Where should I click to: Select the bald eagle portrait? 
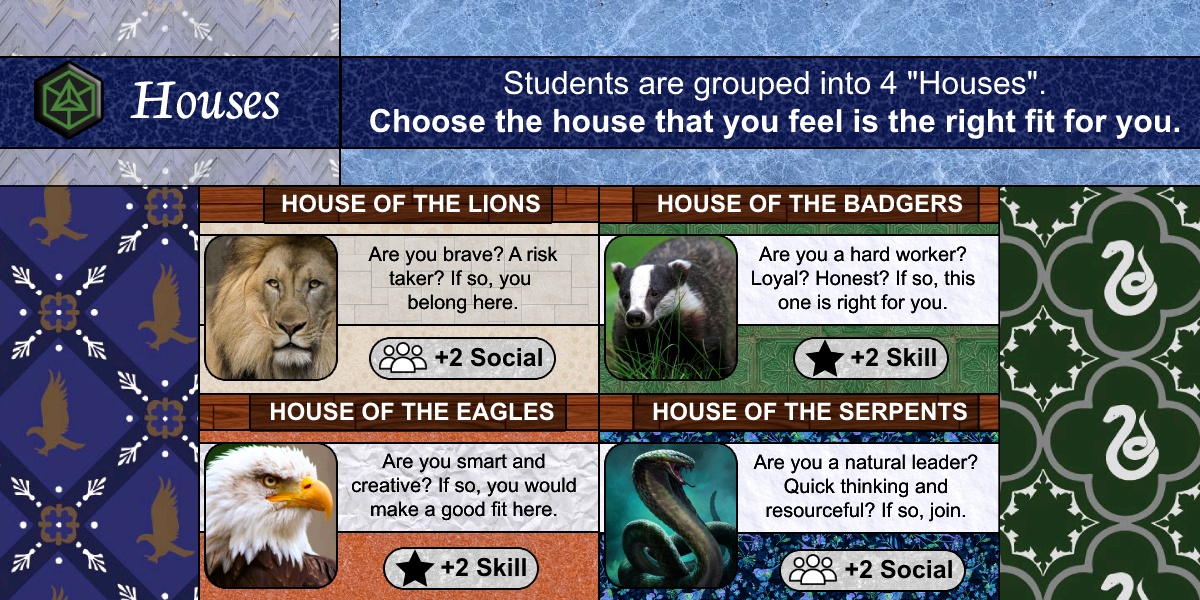point(271,515)
